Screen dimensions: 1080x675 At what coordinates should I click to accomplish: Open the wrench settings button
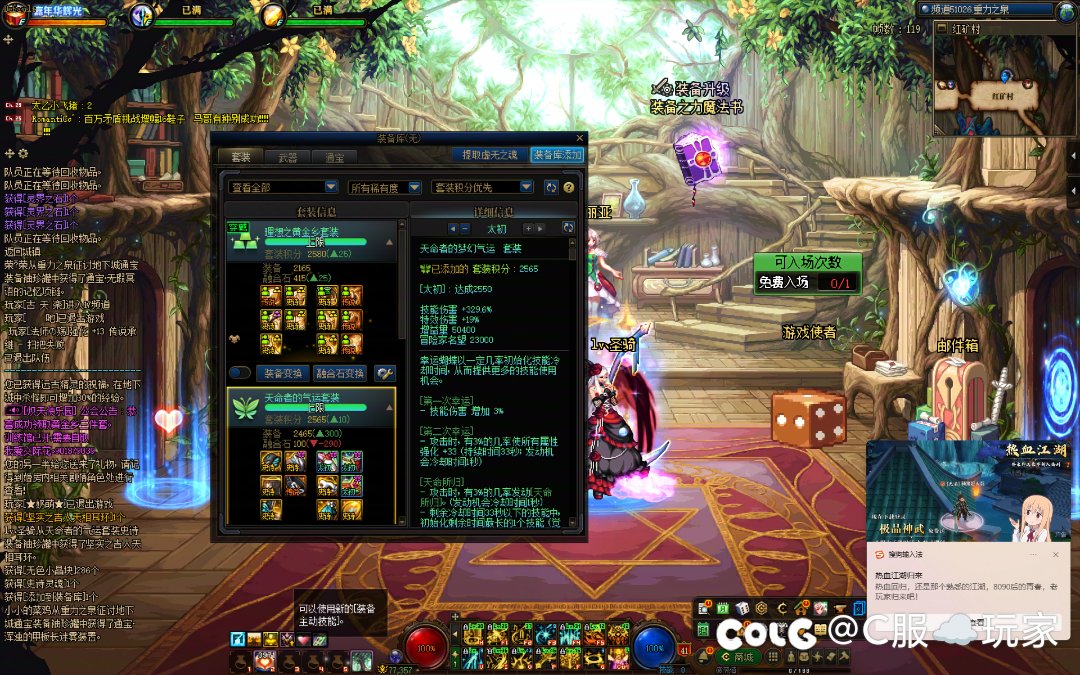point(384,373)
